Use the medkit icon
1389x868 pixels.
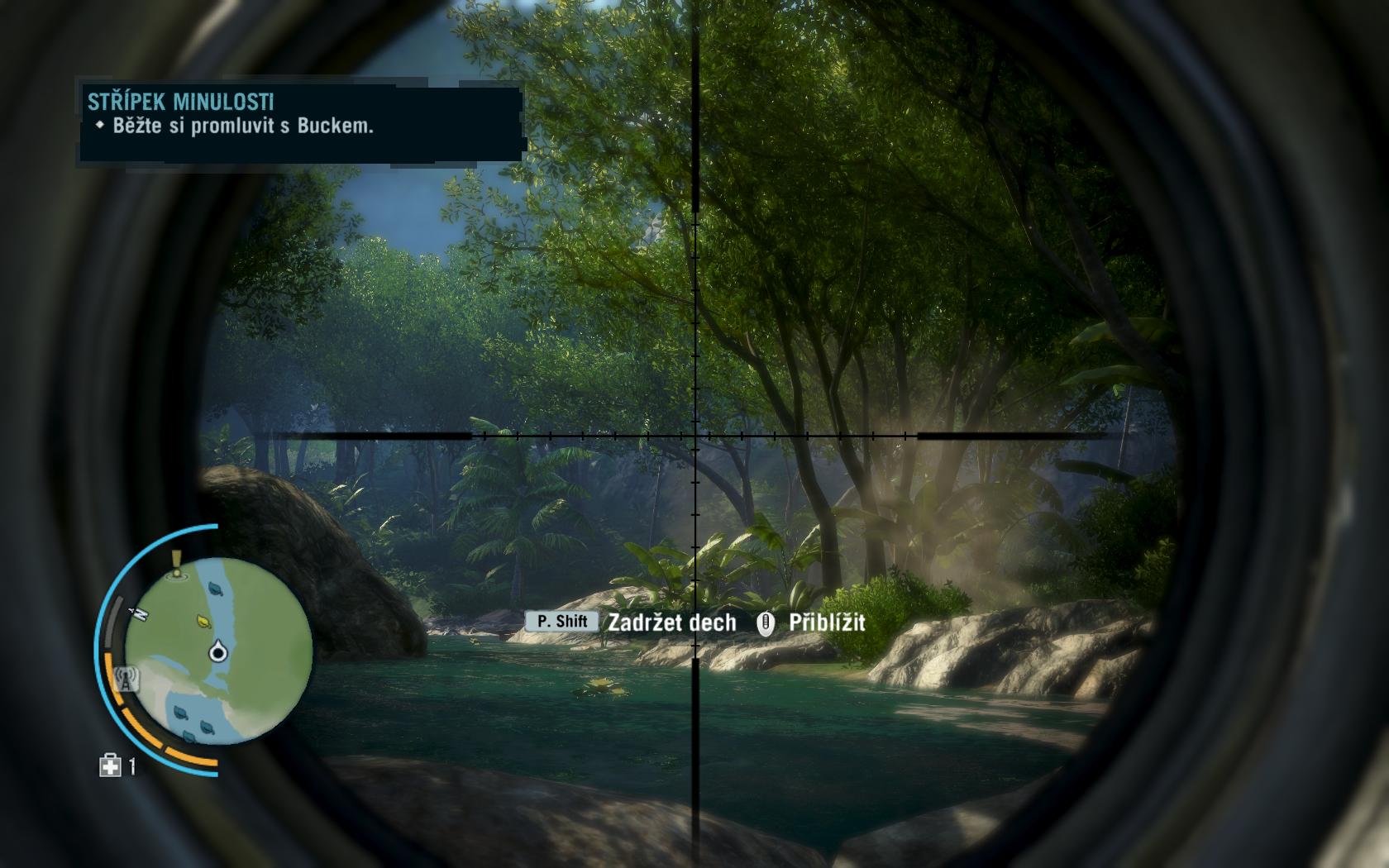point(110,766)
